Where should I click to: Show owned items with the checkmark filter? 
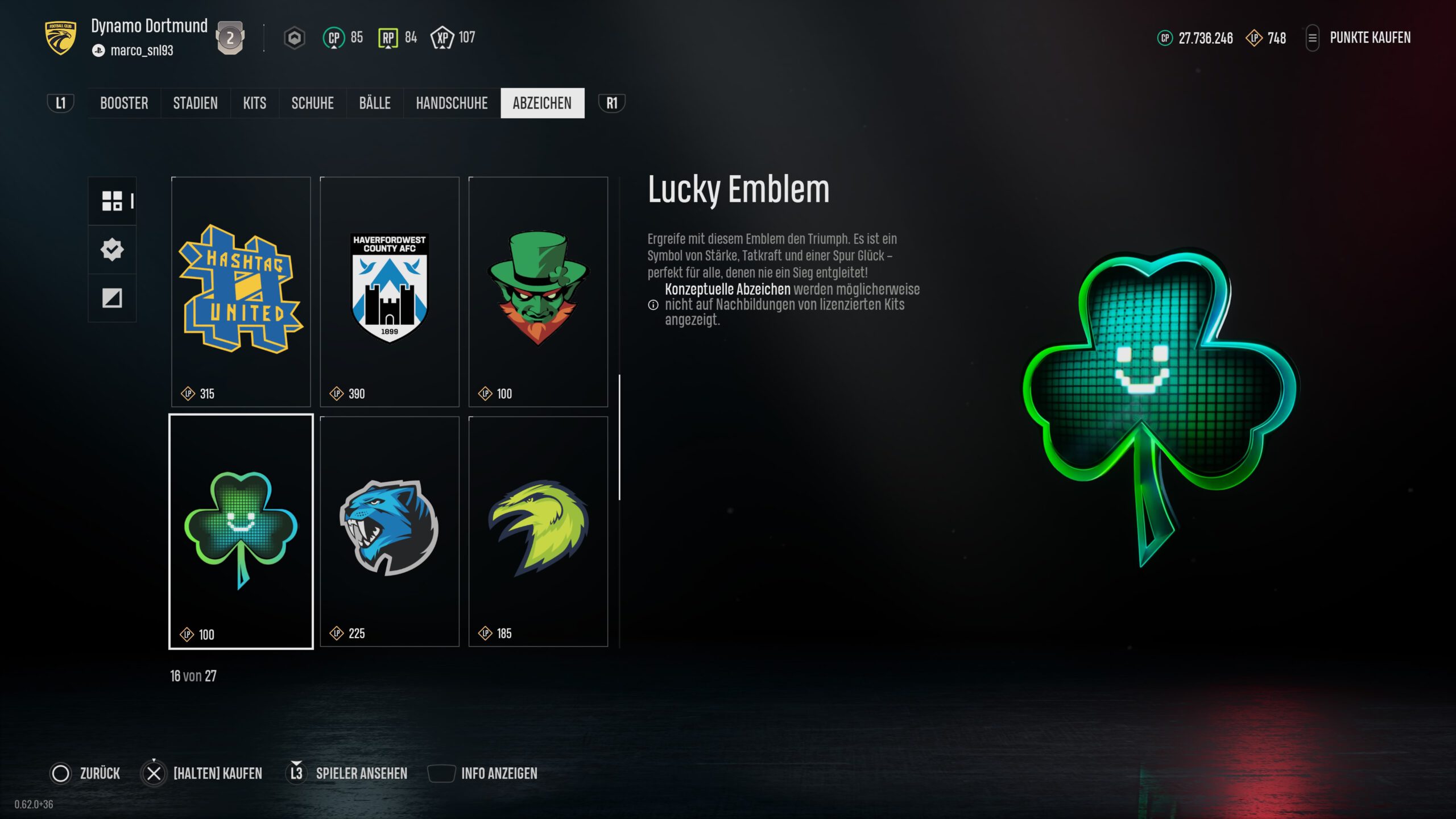pos(112,249)
